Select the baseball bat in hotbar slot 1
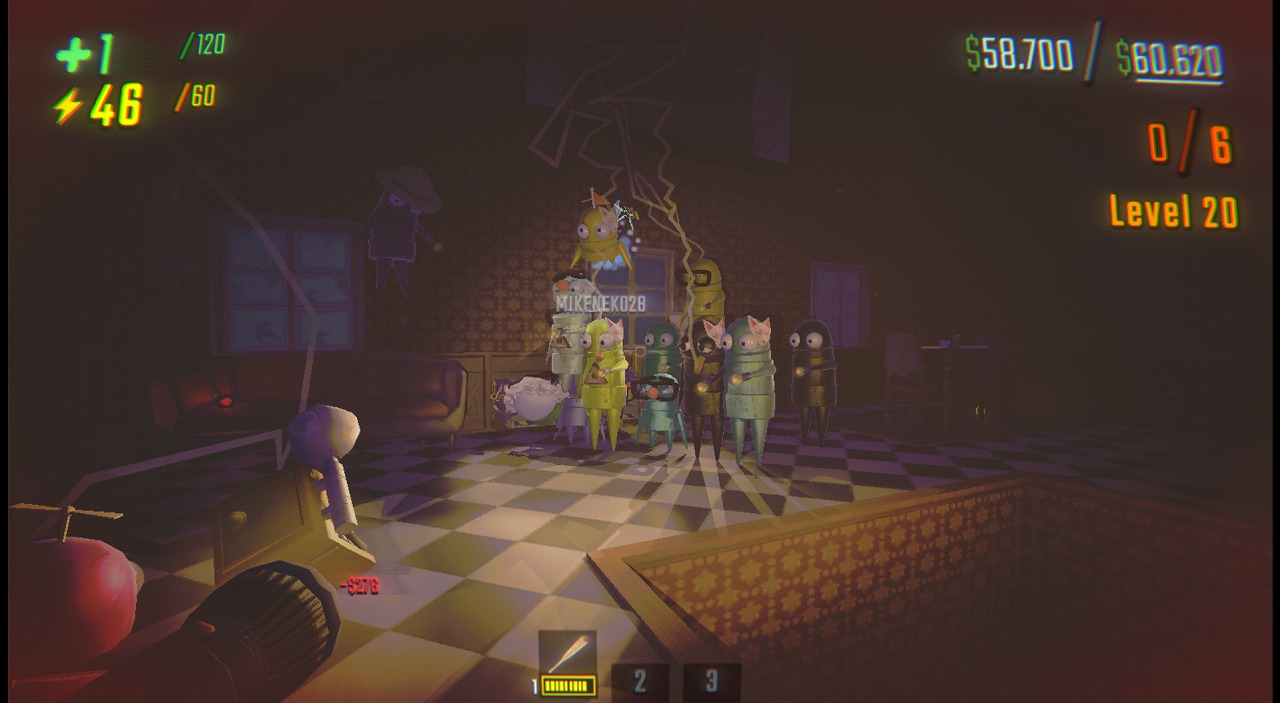This screenshot has width=1280, height=703. pos(568,660)
